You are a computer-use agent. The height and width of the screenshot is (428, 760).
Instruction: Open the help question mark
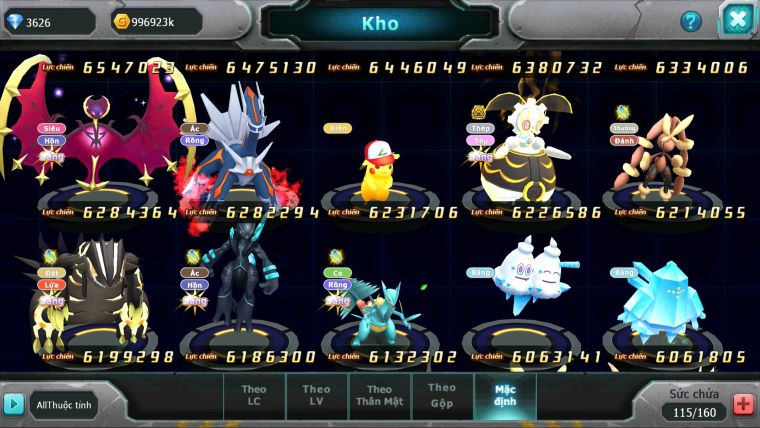(691, 21)
